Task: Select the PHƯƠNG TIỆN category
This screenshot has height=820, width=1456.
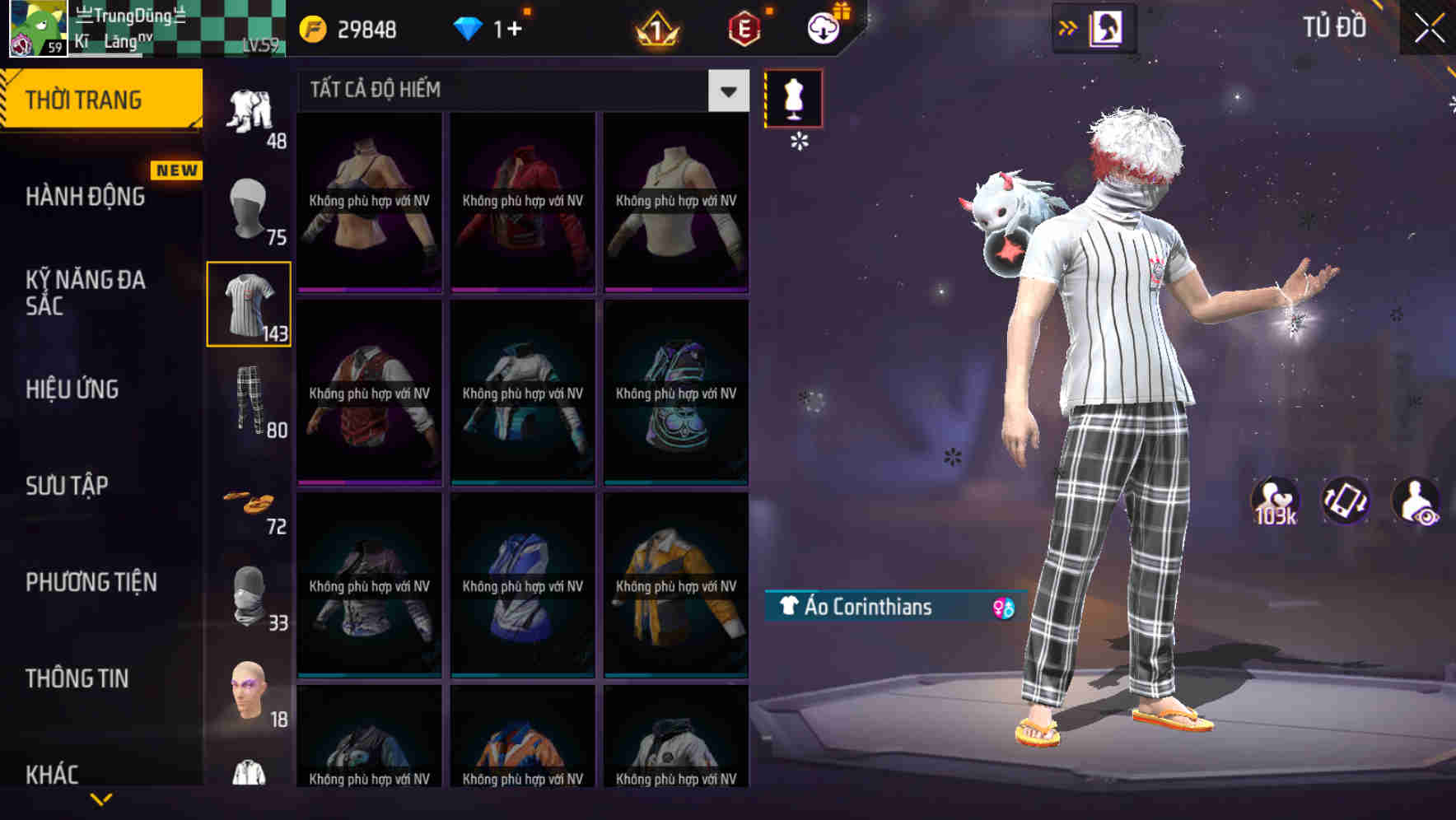Action: click(91, 581)
